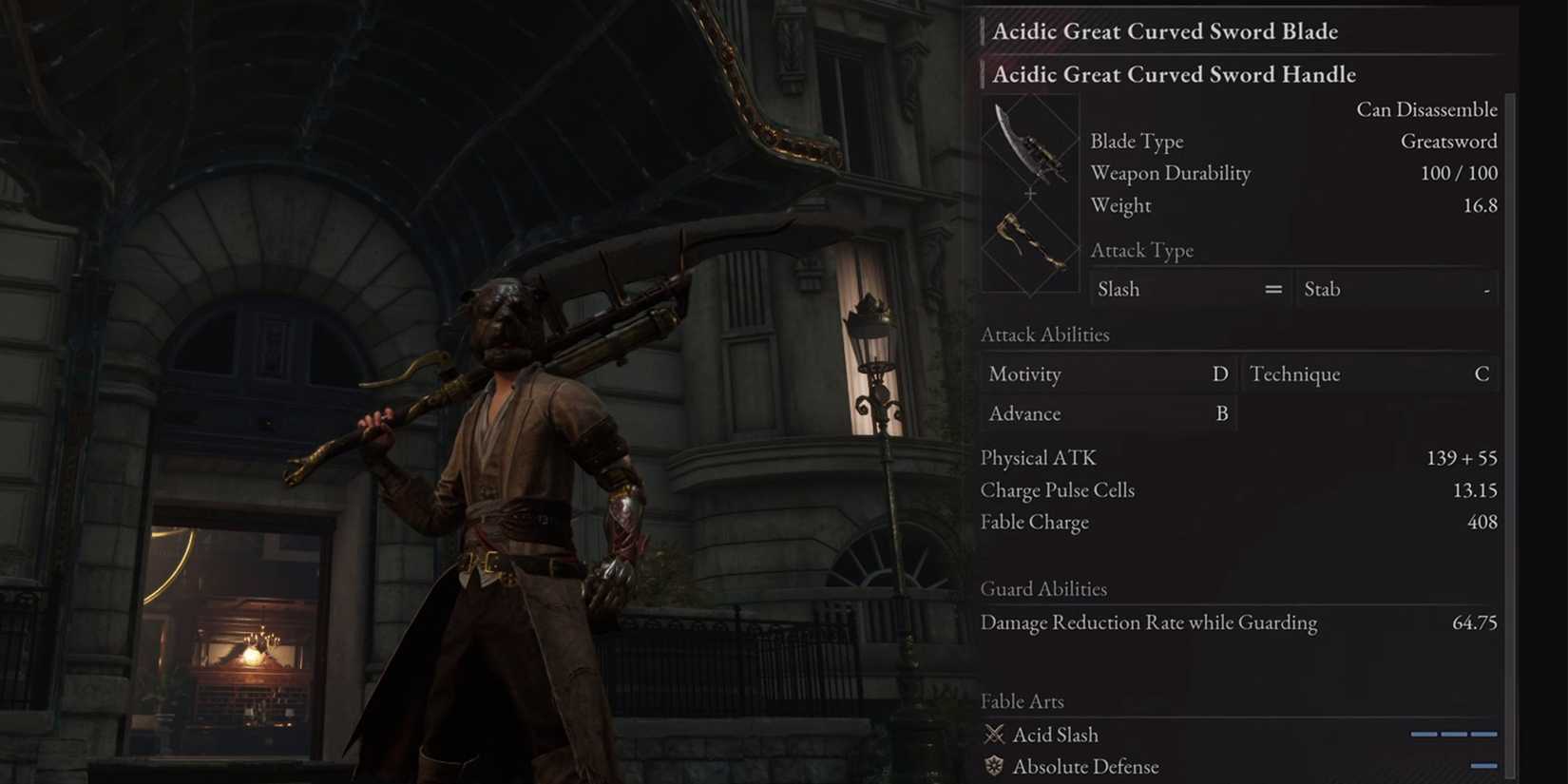Click the Weapon Durability 100/100 value
The width and height of the screenshot is (1568, 784).
1461,173
